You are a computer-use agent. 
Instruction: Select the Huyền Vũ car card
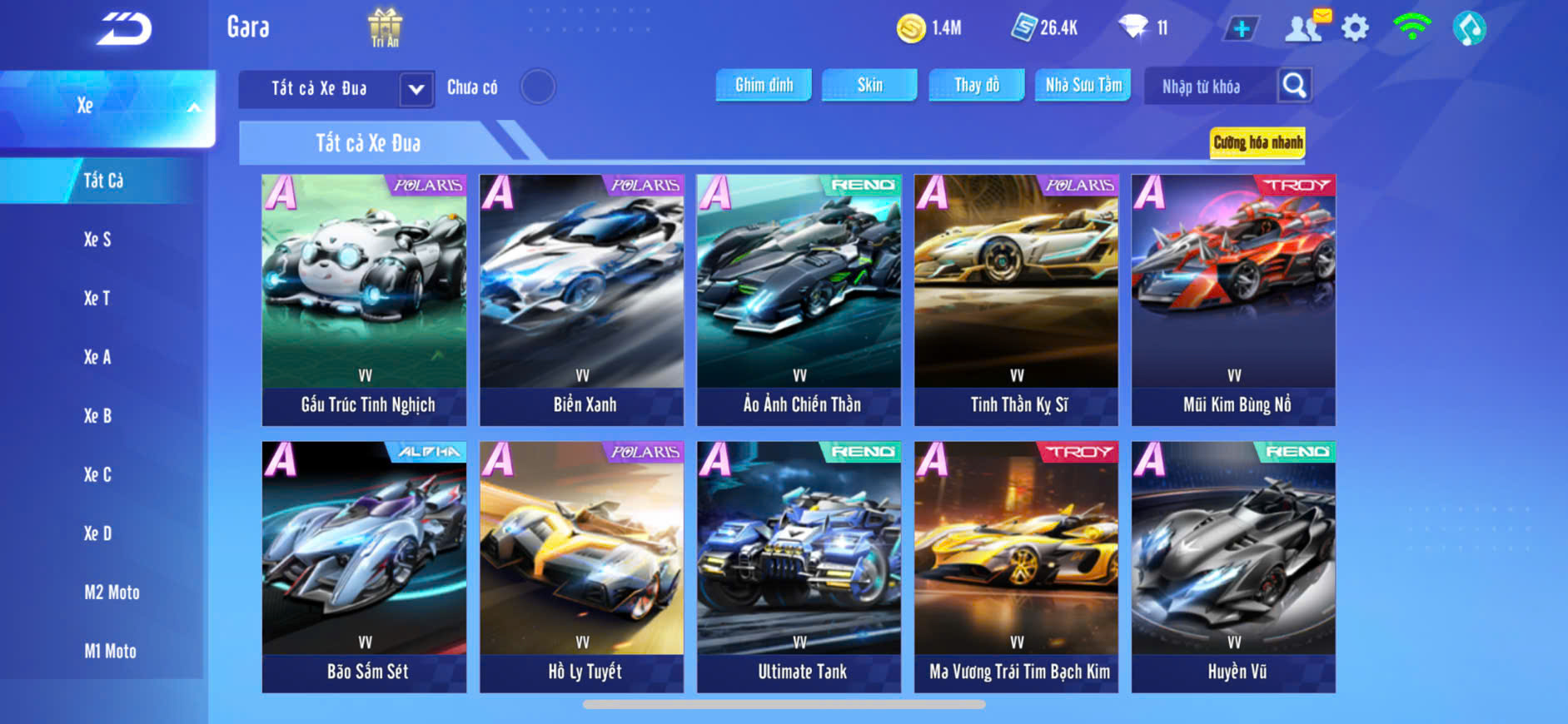pyautogui.click(x=1233, y=567)
